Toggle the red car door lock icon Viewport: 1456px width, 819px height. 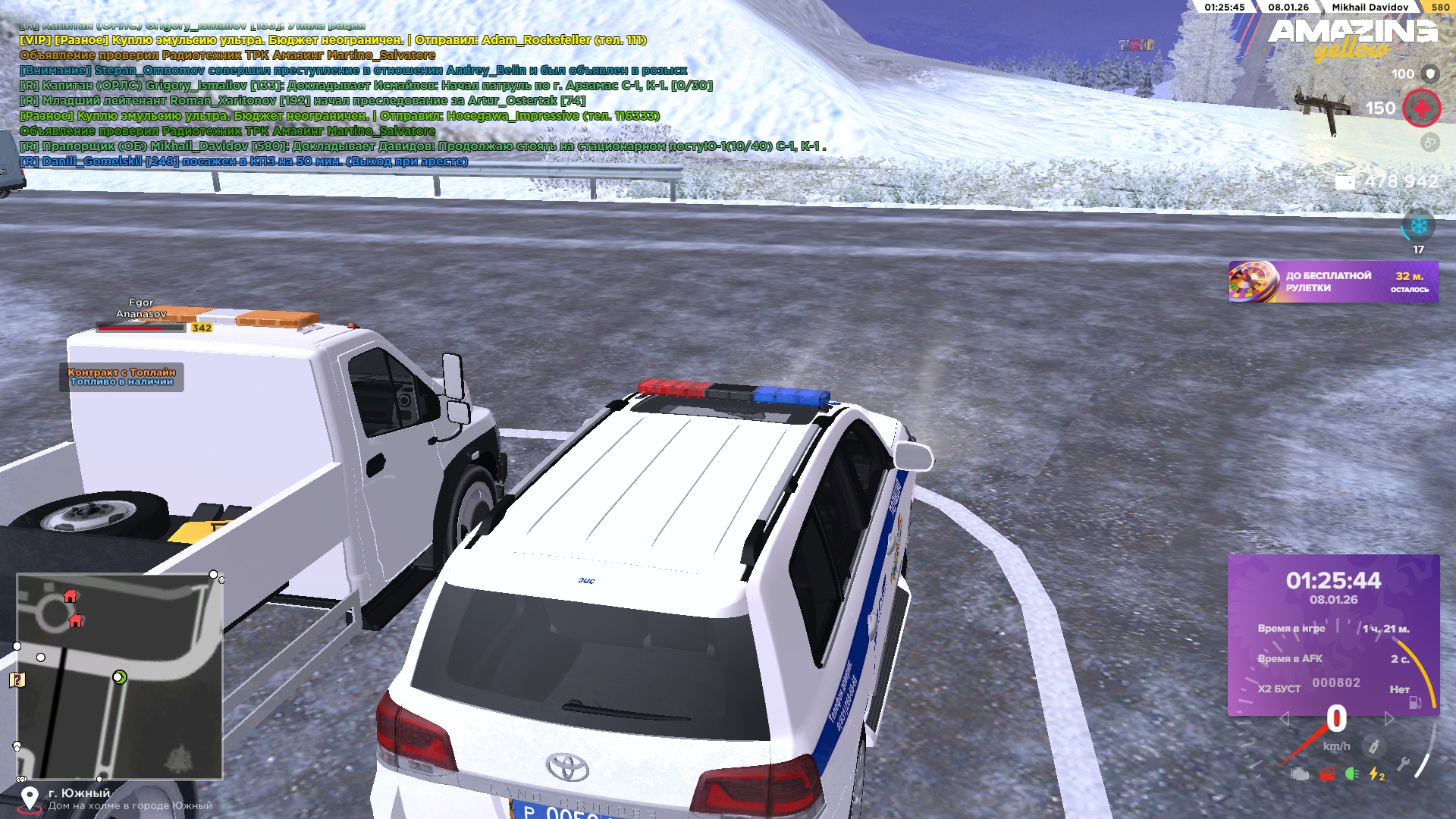[x=1327, y=774]
